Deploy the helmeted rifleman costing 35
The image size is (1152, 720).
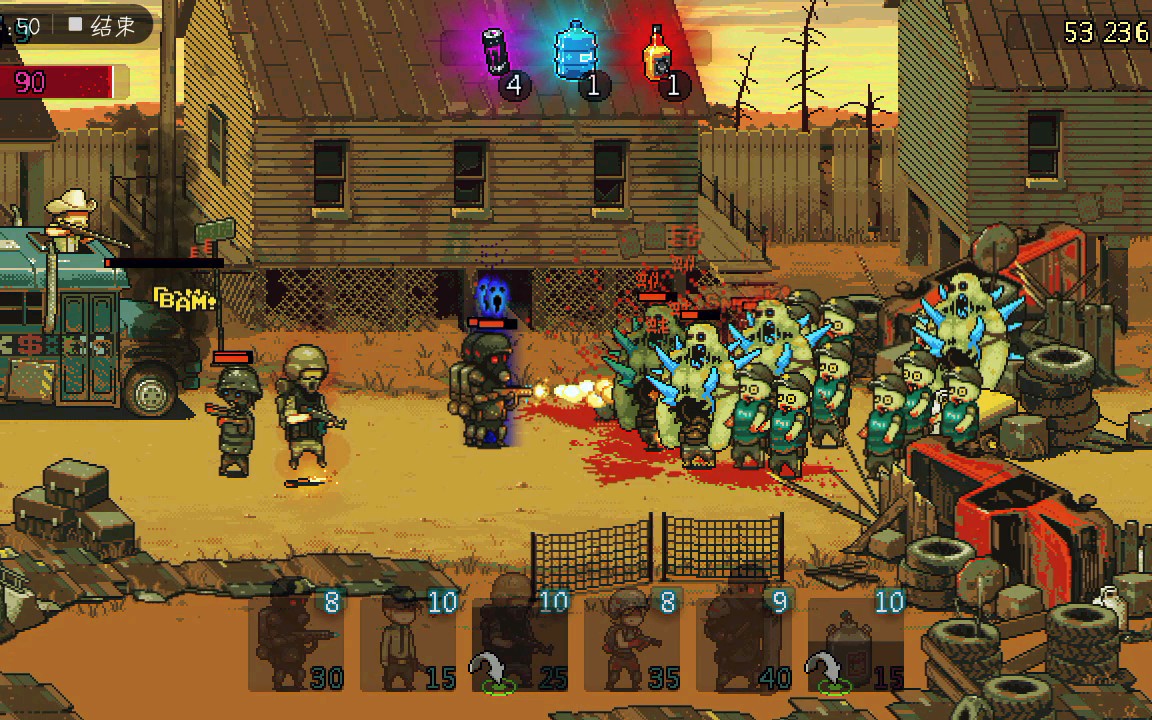(632, 643)
